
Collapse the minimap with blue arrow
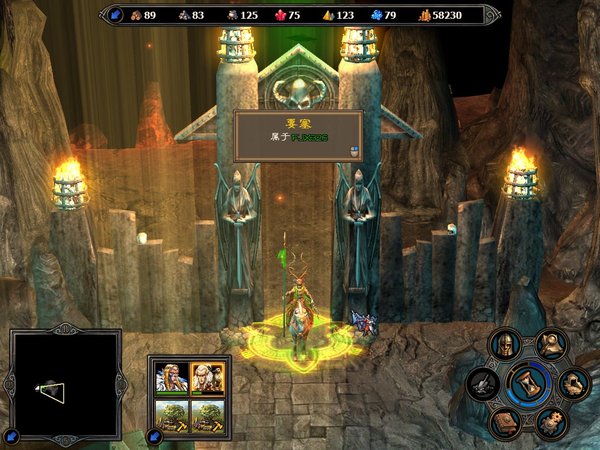tap(10, 436)
